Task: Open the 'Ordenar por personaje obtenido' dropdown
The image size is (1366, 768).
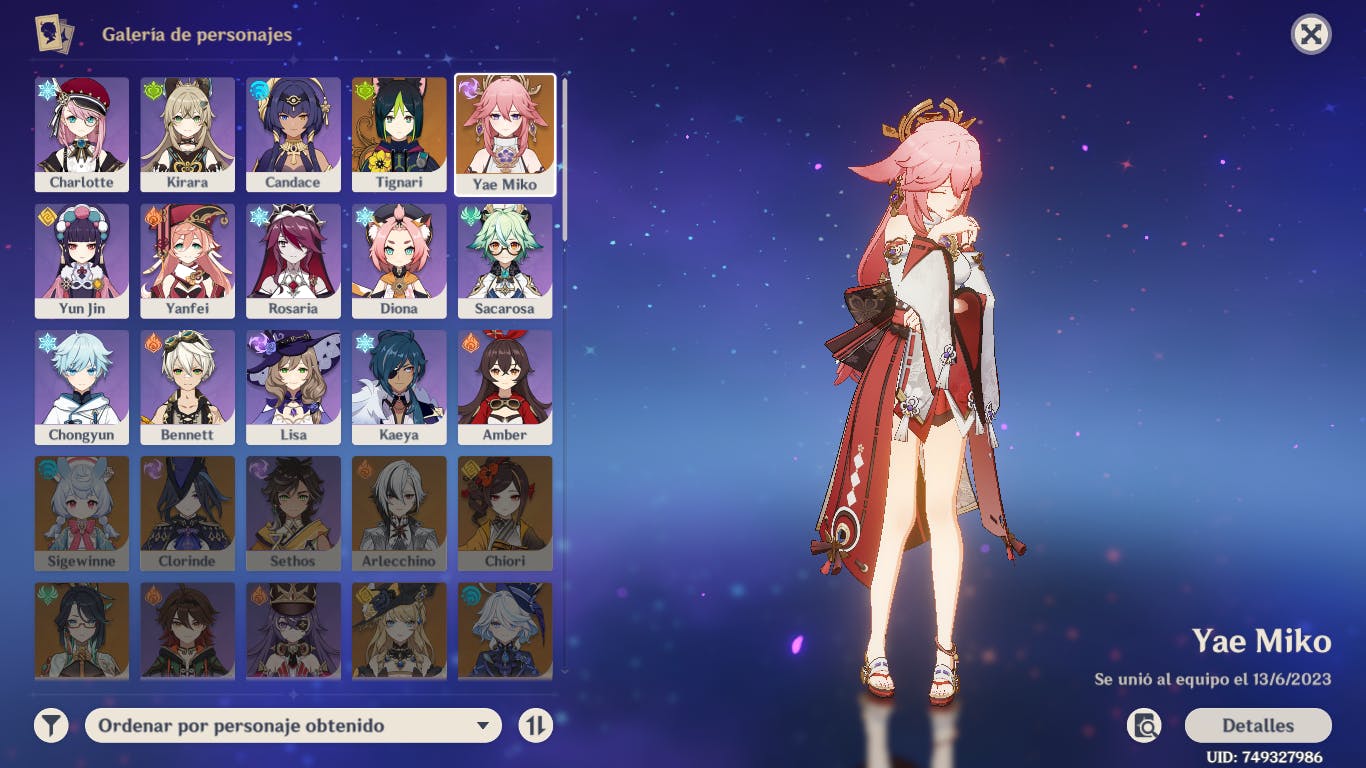Action: tap(293, 725)
